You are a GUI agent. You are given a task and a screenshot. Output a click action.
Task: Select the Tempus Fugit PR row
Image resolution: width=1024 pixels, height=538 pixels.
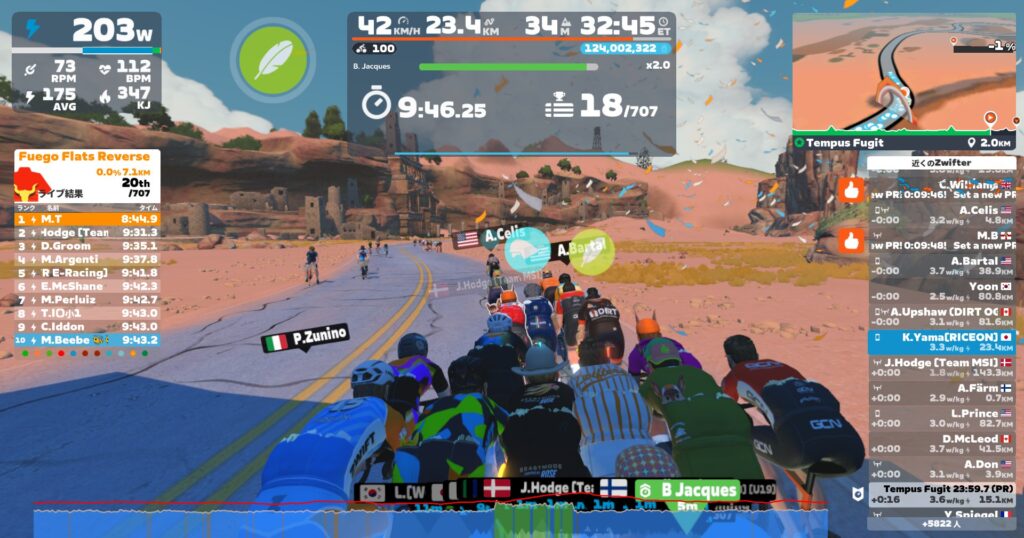tap(941, 494)
